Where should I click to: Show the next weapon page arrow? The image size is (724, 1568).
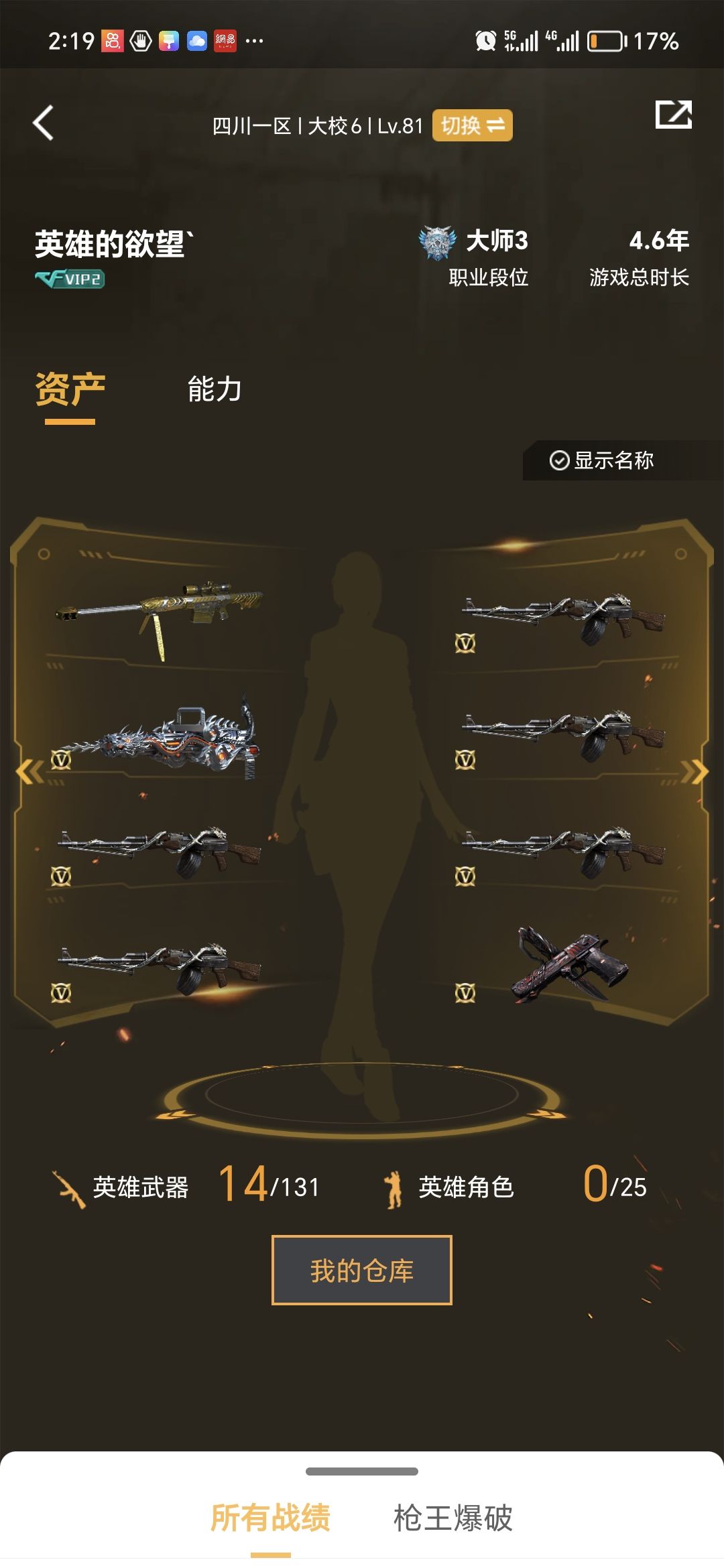point(695,772)
